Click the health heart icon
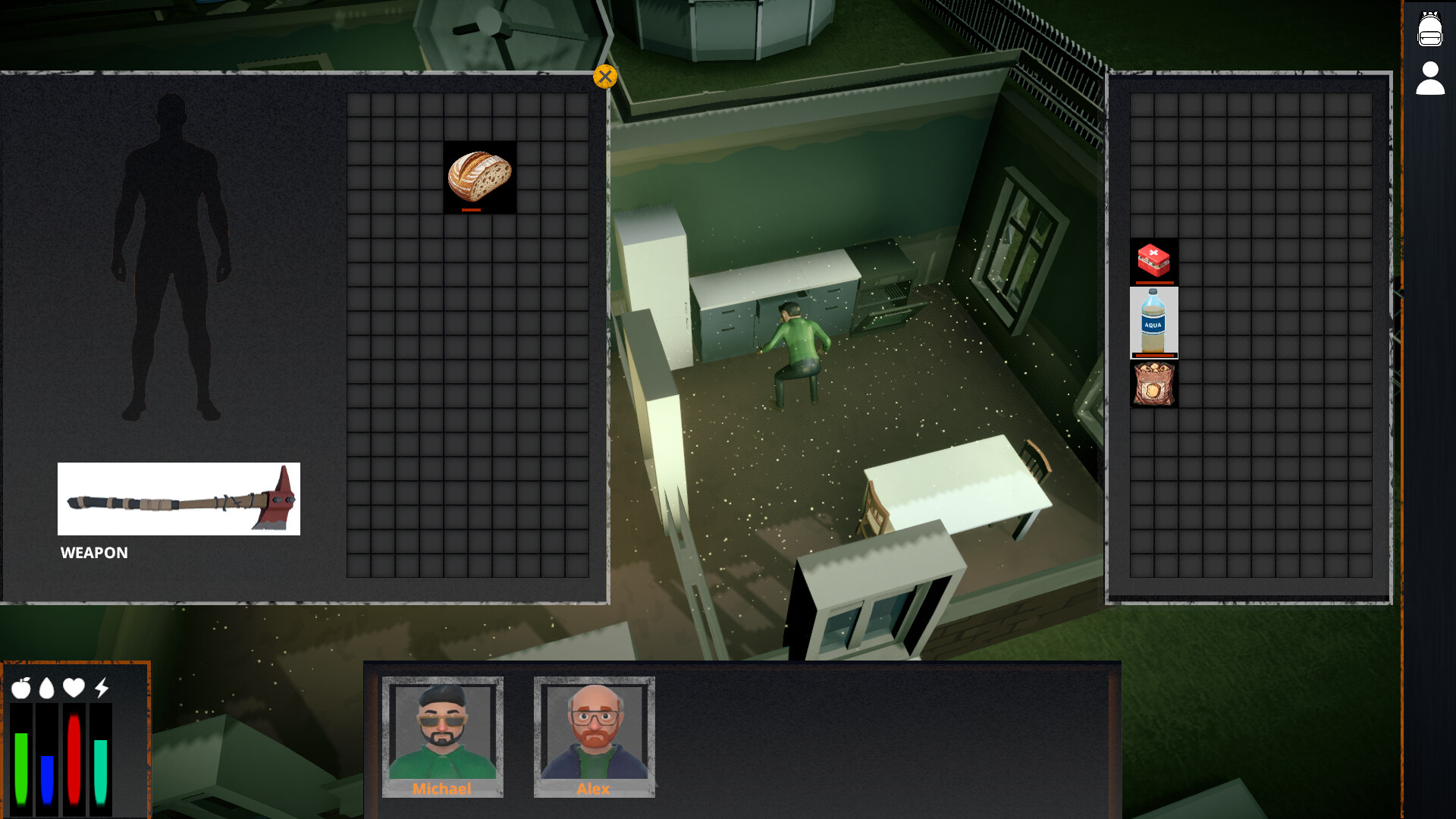This screenshot has width=1456, height=819. pyautogui.click(x=74, y=689)
